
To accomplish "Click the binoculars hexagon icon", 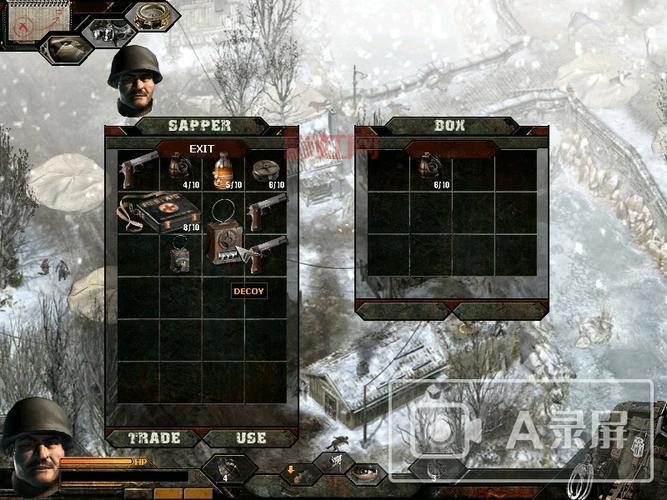I will click(x=109, y=33).
